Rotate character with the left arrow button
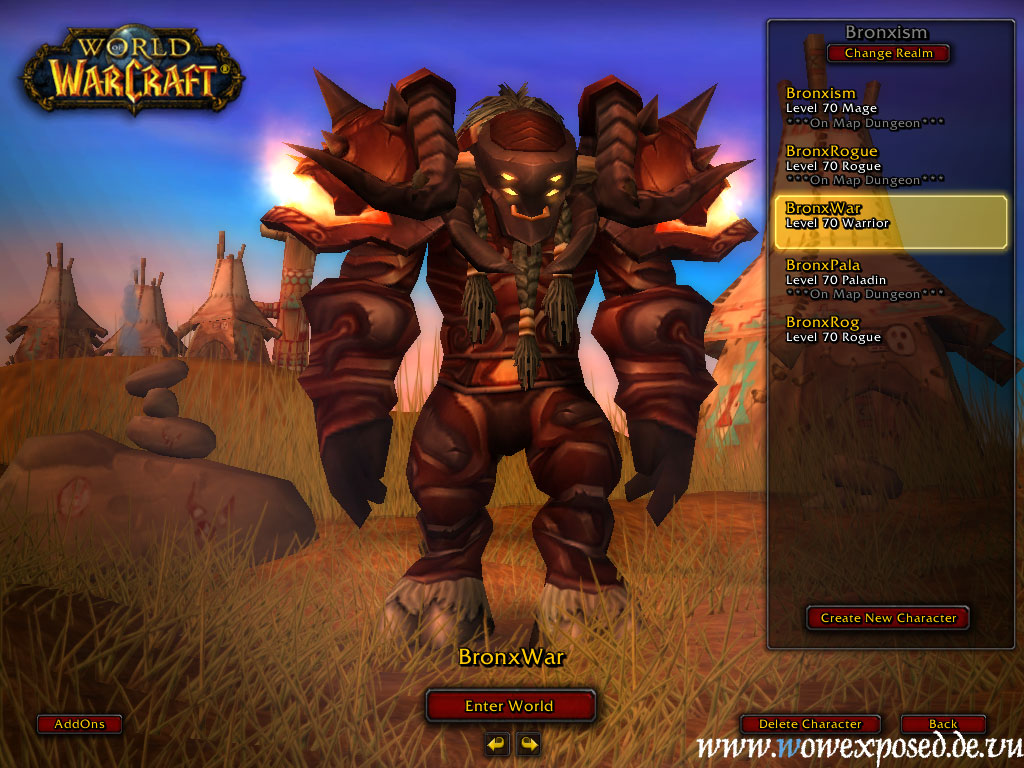Image resolution: width=1024 pixels, height=768 pixels. [x=497, y=744]
